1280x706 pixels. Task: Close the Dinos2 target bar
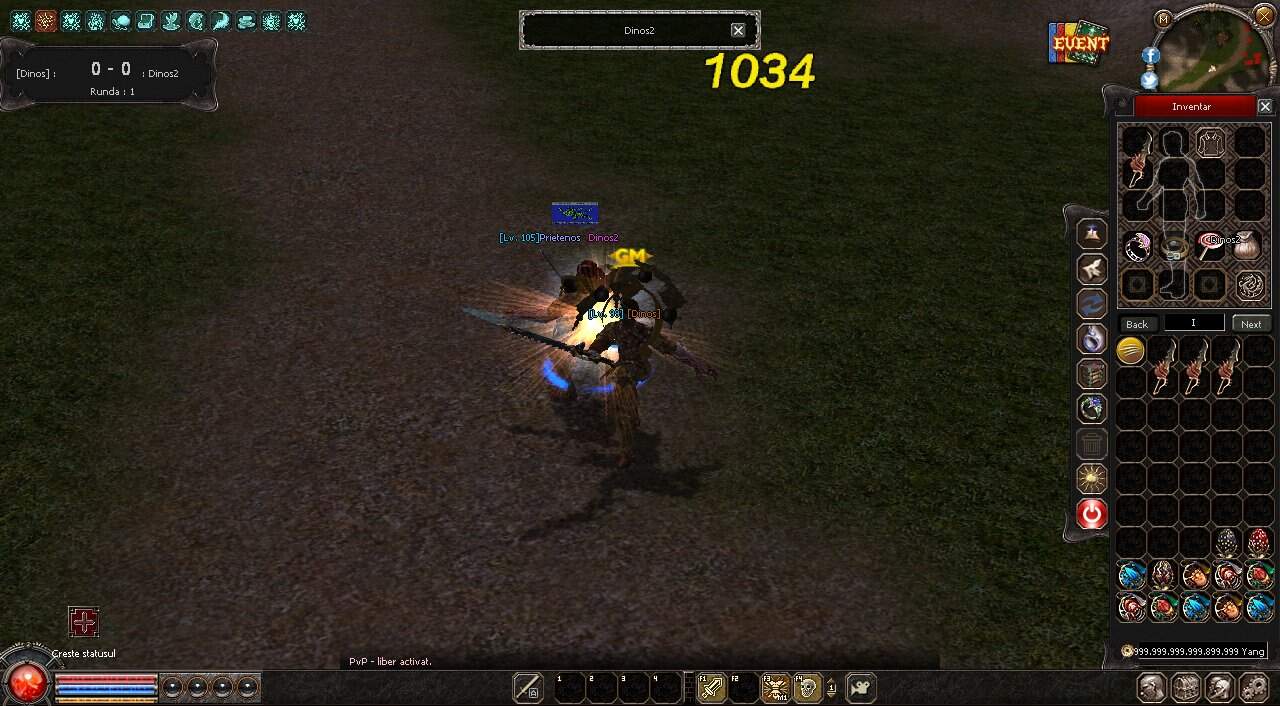(x=738, y=30)
